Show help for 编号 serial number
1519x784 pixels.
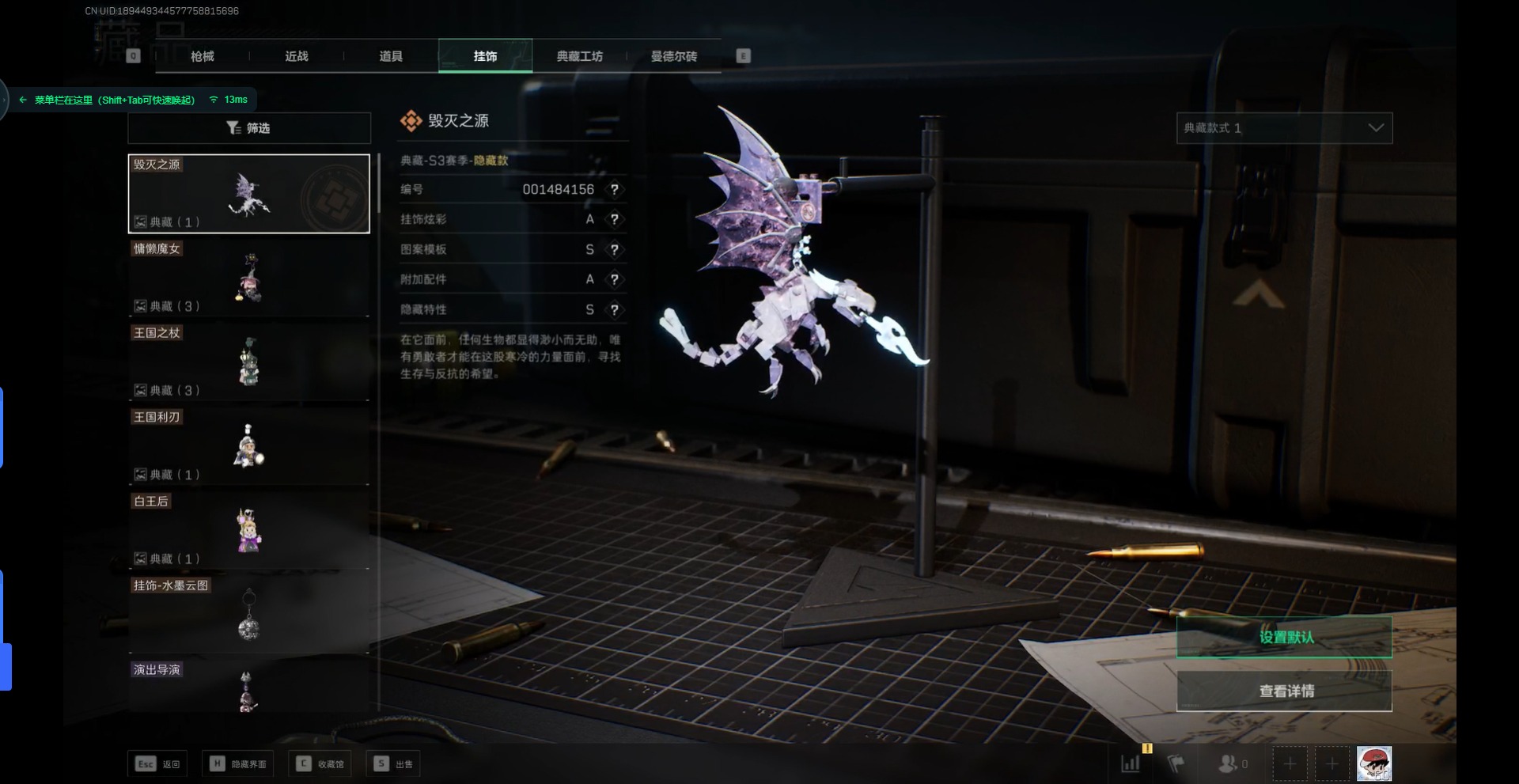614,190
